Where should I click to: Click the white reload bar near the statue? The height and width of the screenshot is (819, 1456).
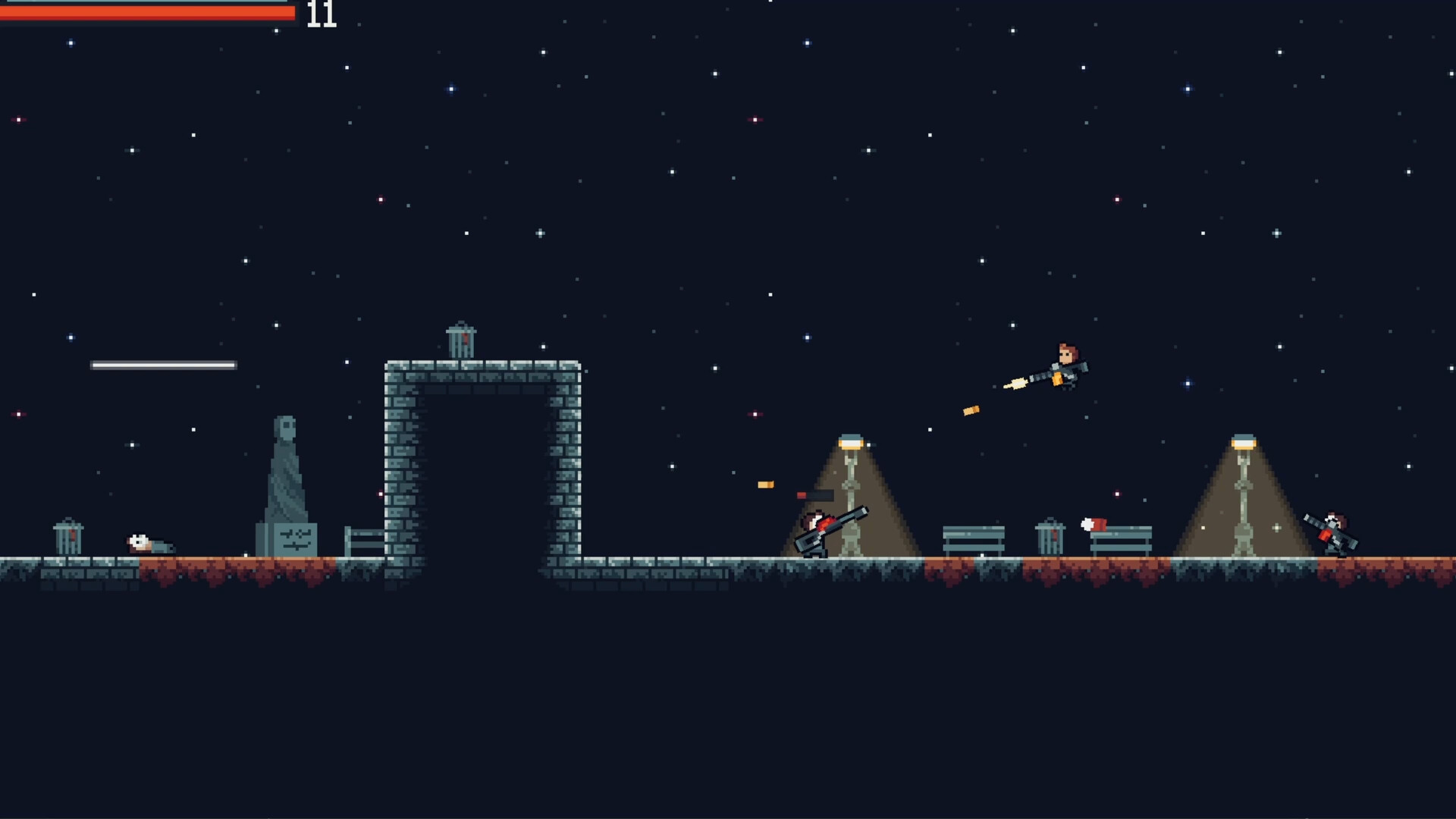[x=163, y=365]
